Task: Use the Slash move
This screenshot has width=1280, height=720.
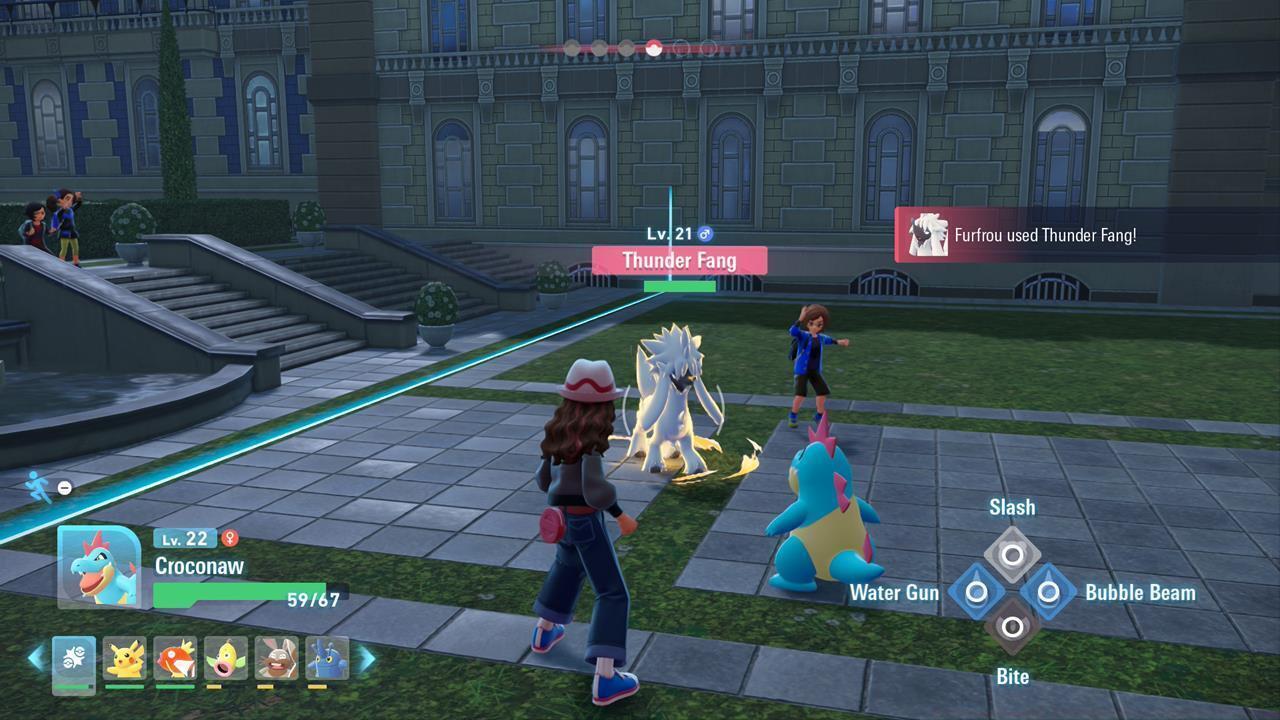Action: click(1012, 554)
